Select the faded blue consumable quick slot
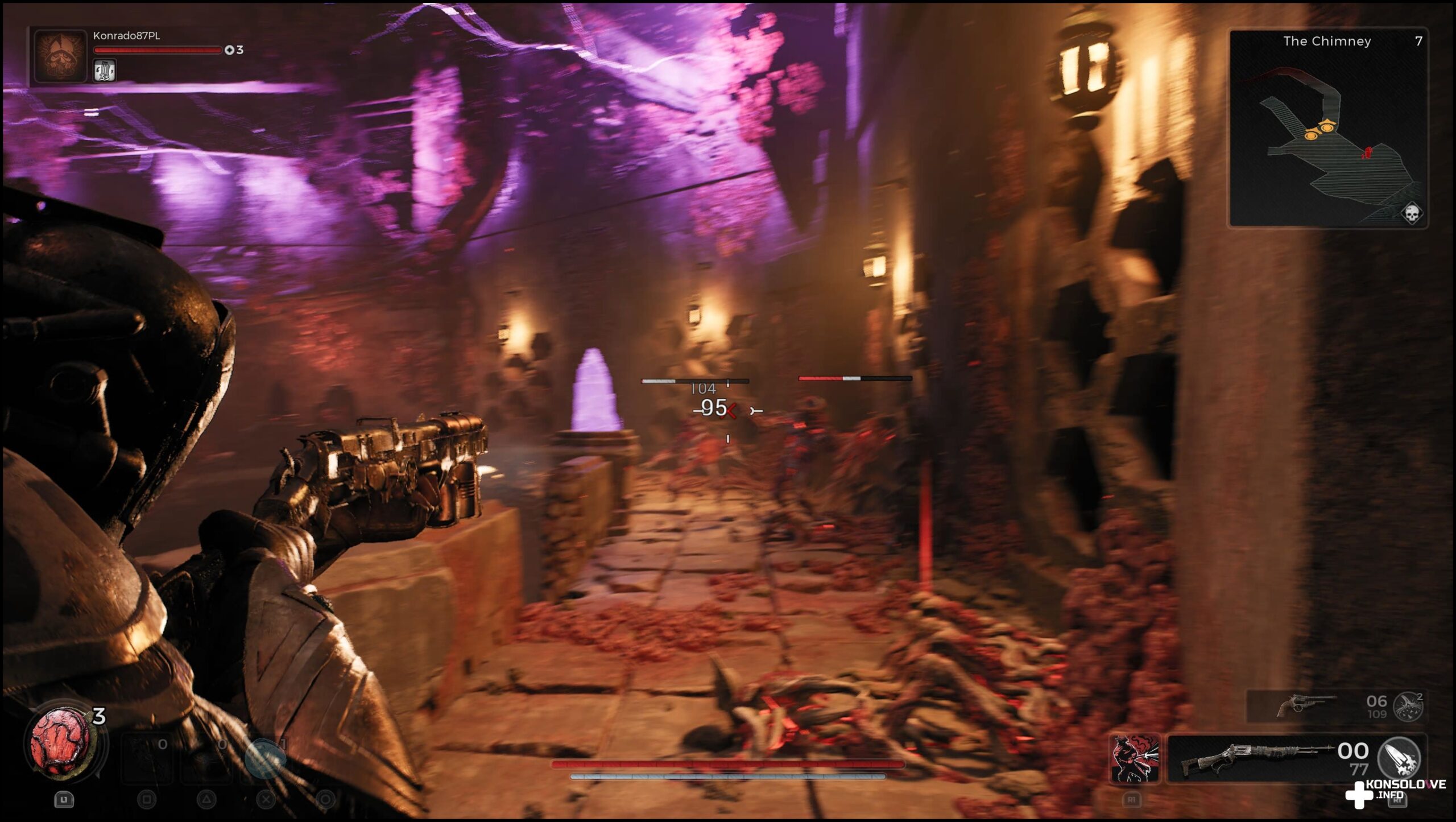Viewport: 1456px width, 822px height. tap(266, 758)
